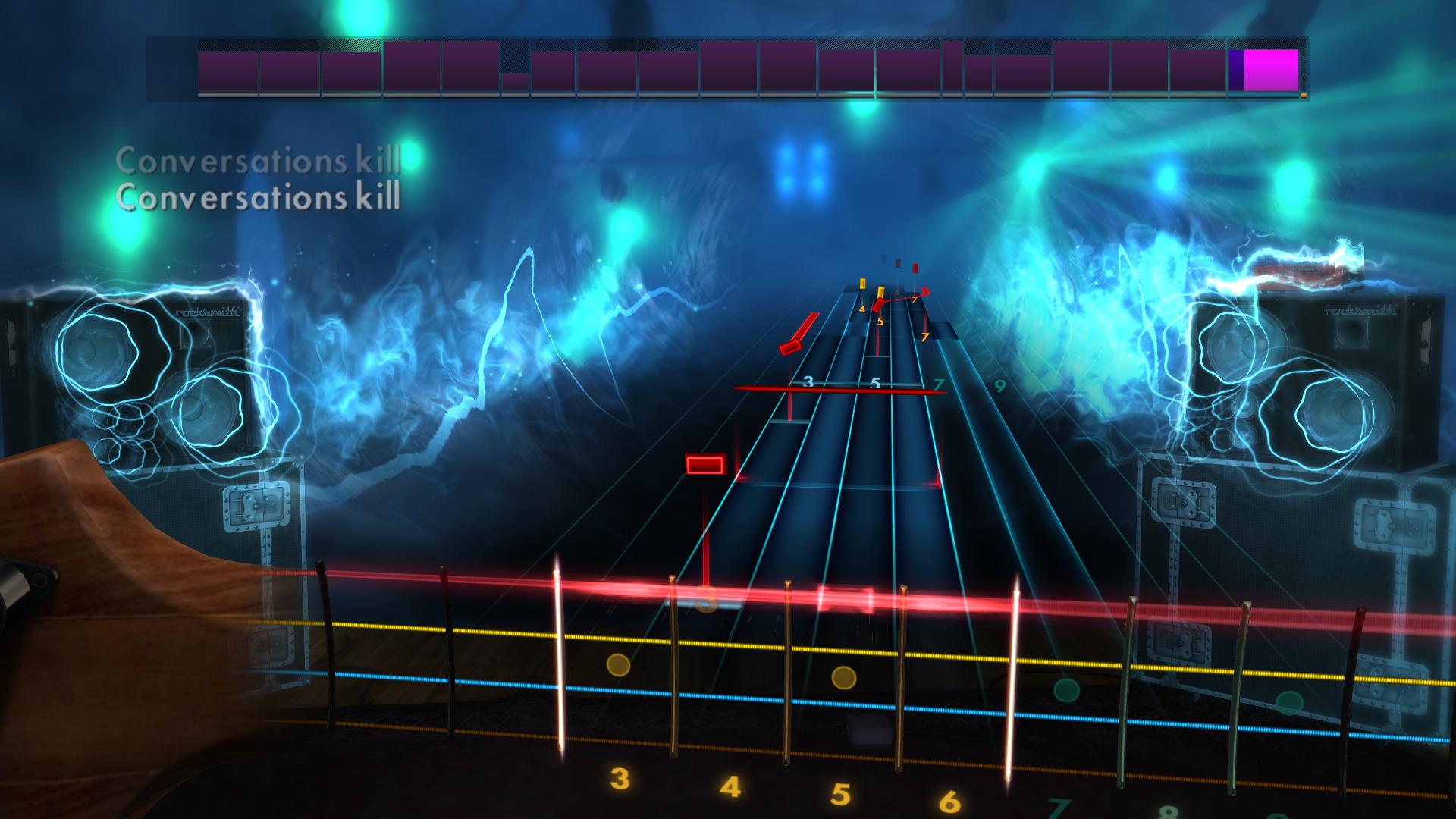This screenshot has height=819, width=1456.
Task: Click the yellow note gem on fret 4
Action: pos(862,284)
